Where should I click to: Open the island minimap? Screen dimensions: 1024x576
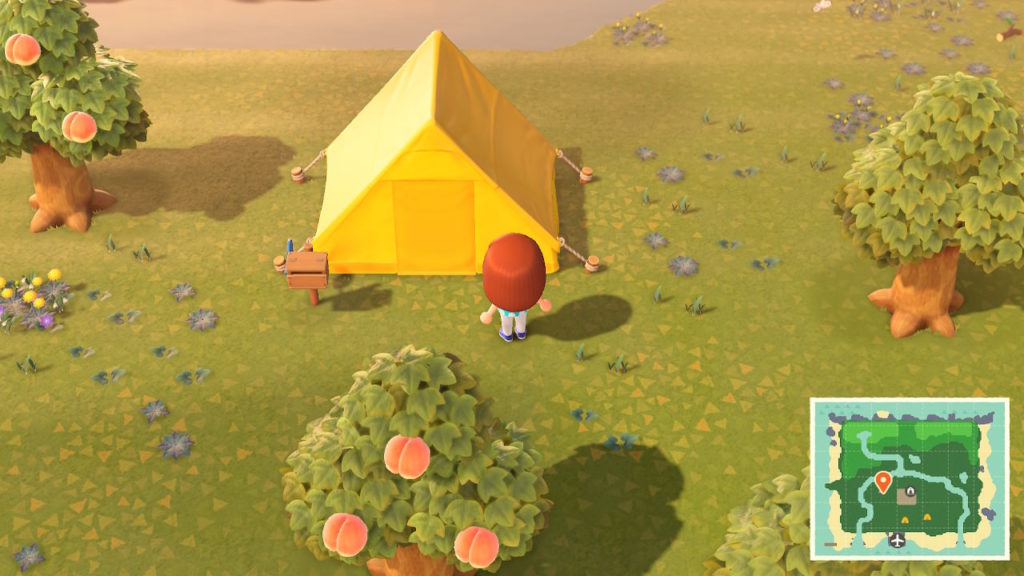pos(908,478)
